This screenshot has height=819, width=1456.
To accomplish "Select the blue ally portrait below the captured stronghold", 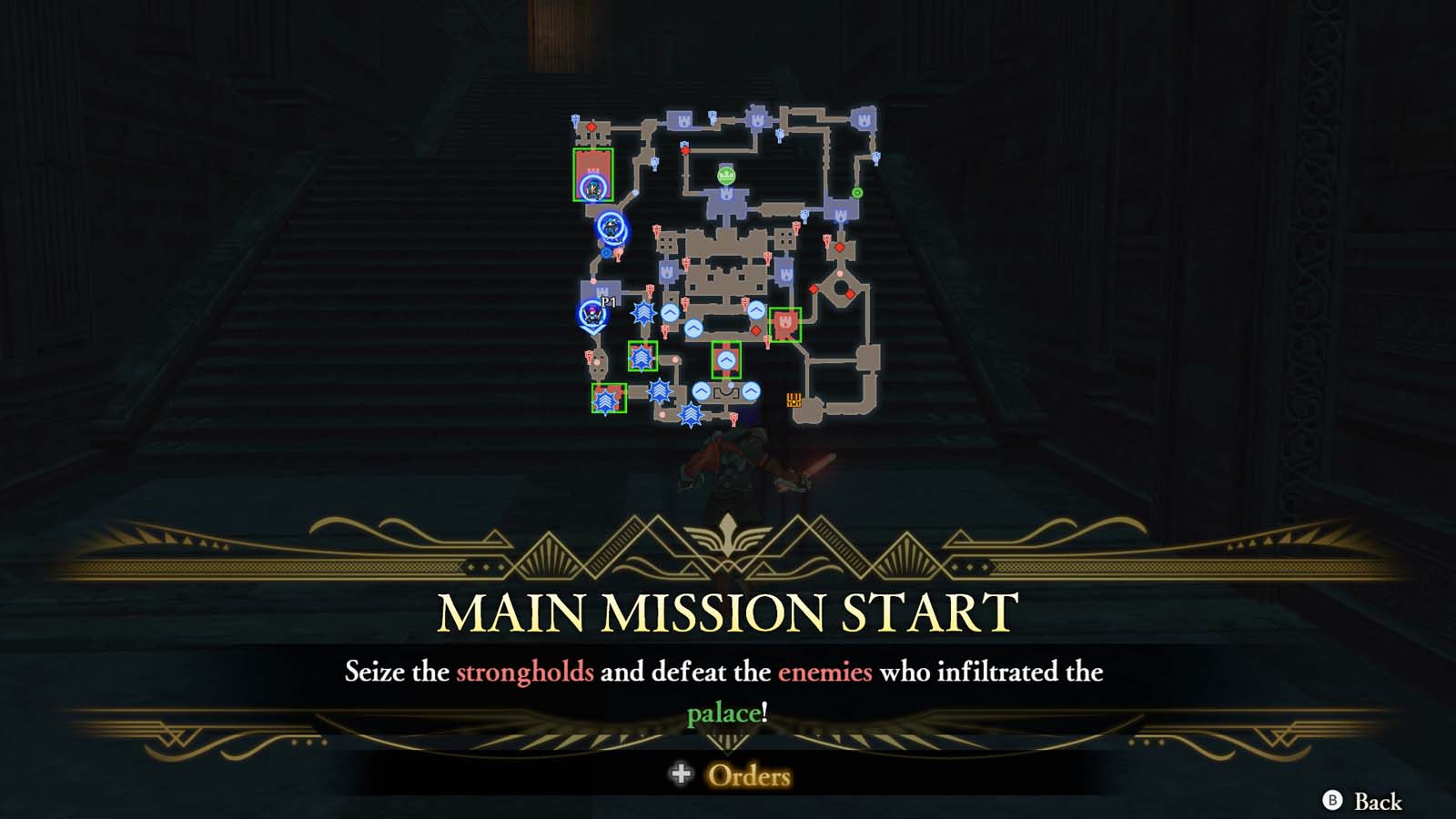I will coord(609,227).
